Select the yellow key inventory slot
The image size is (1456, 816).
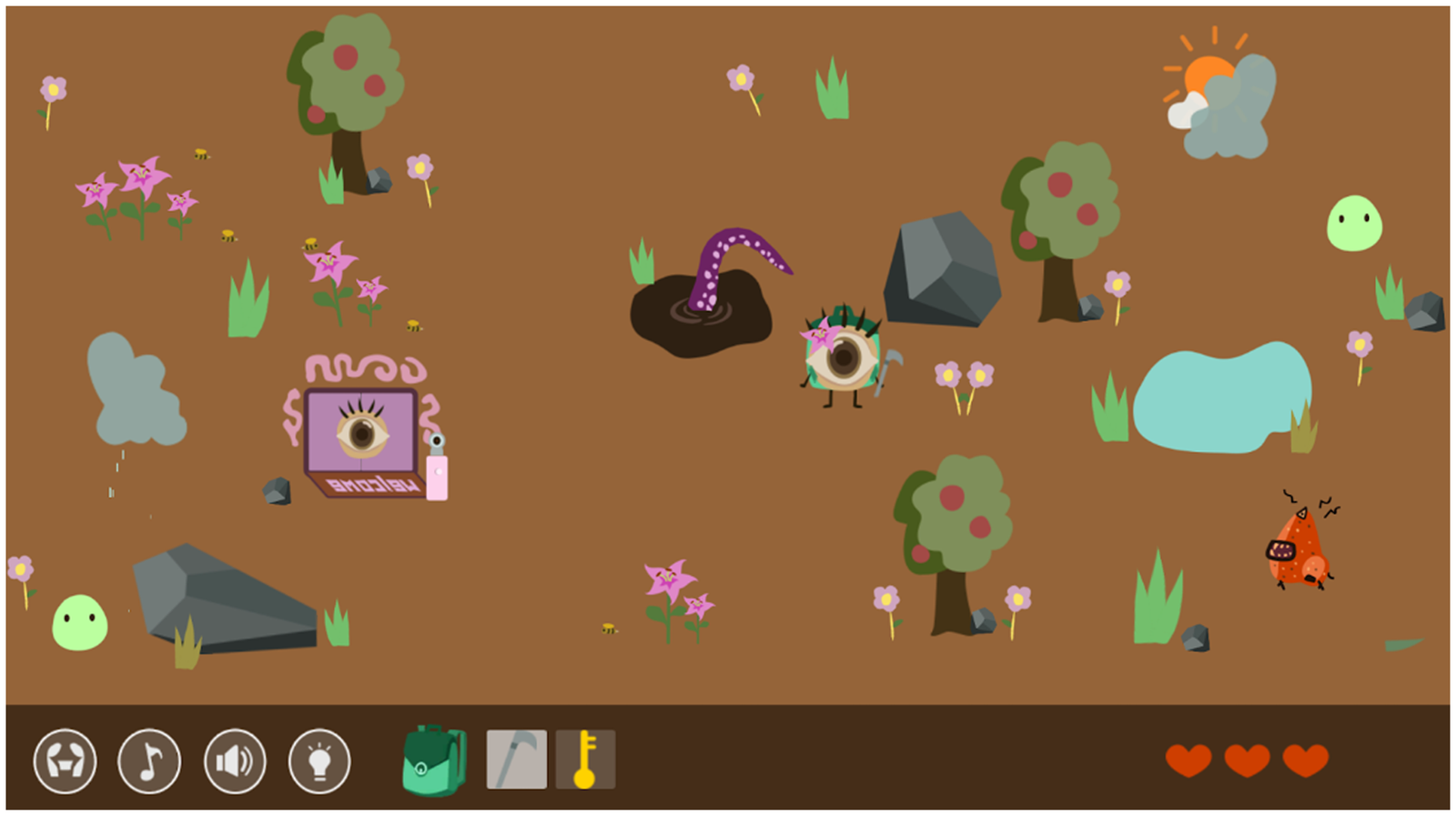pyautogui.click(x=585, y=760)
